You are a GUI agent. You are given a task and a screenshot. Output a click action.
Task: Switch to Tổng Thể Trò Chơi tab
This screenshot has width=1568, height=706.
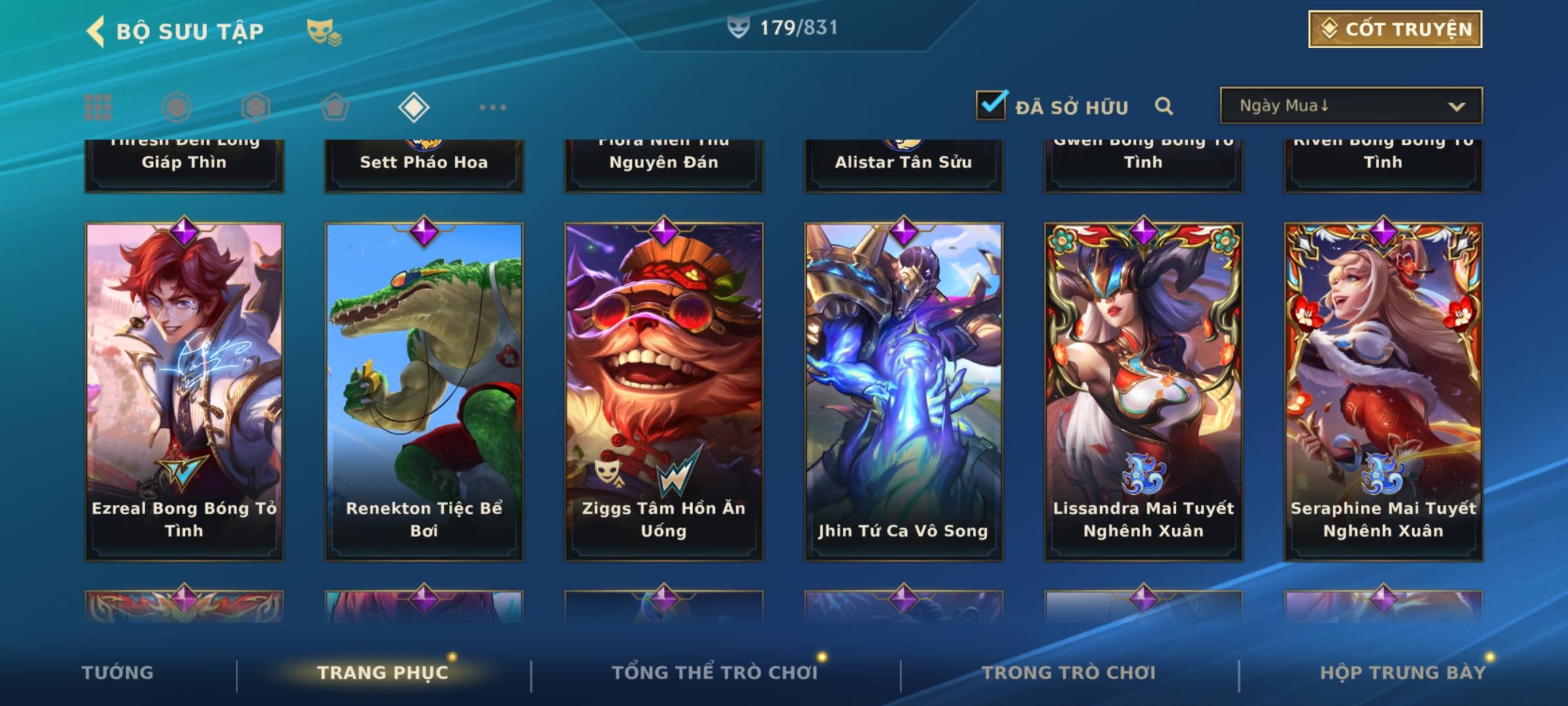click(715, 673)
